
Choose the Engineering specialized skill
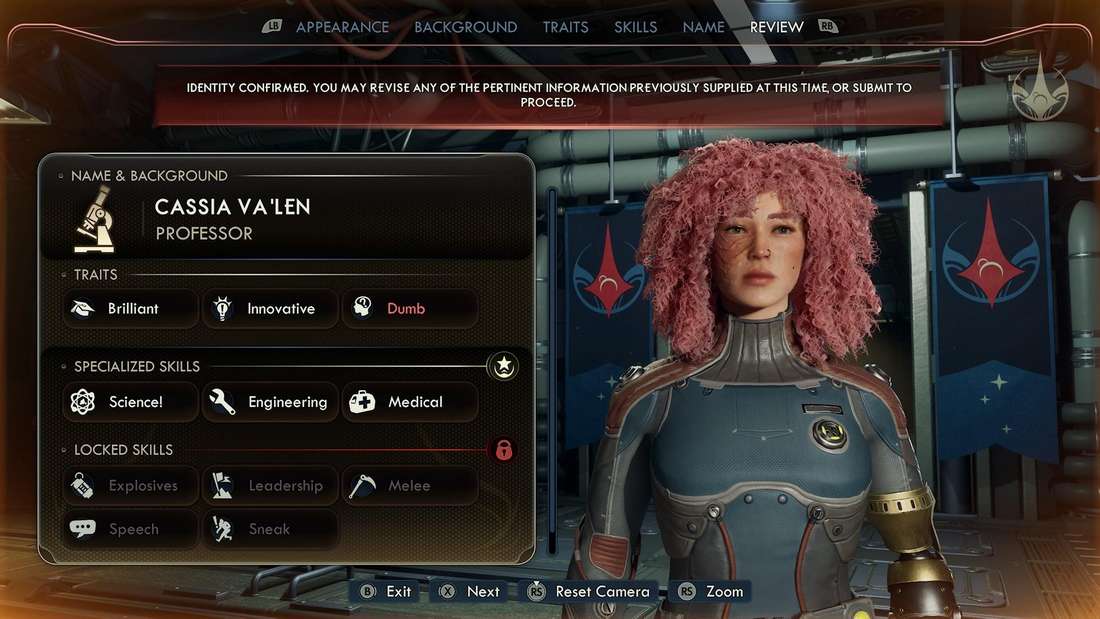click(270, 402)
